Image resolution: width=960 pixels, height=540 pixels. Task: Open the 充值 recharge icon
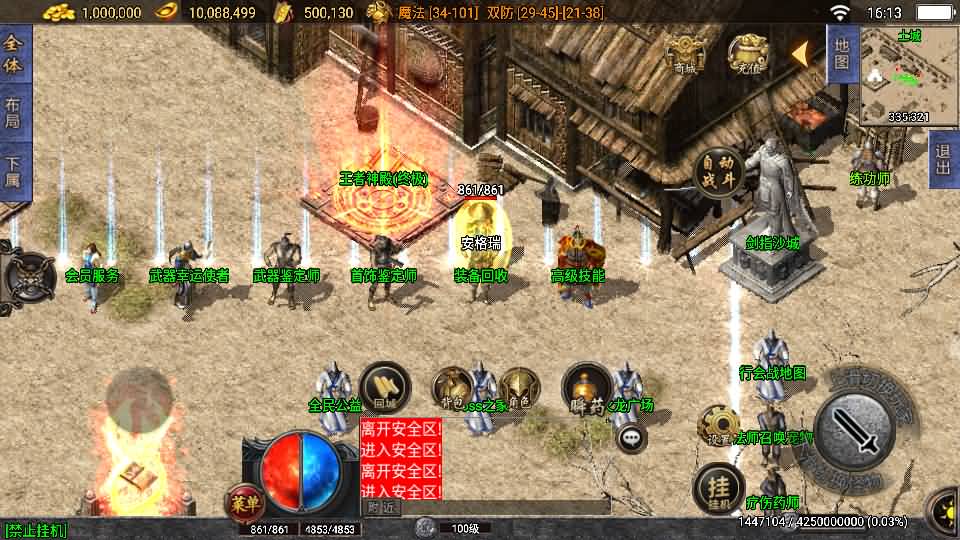click(747, 55)
